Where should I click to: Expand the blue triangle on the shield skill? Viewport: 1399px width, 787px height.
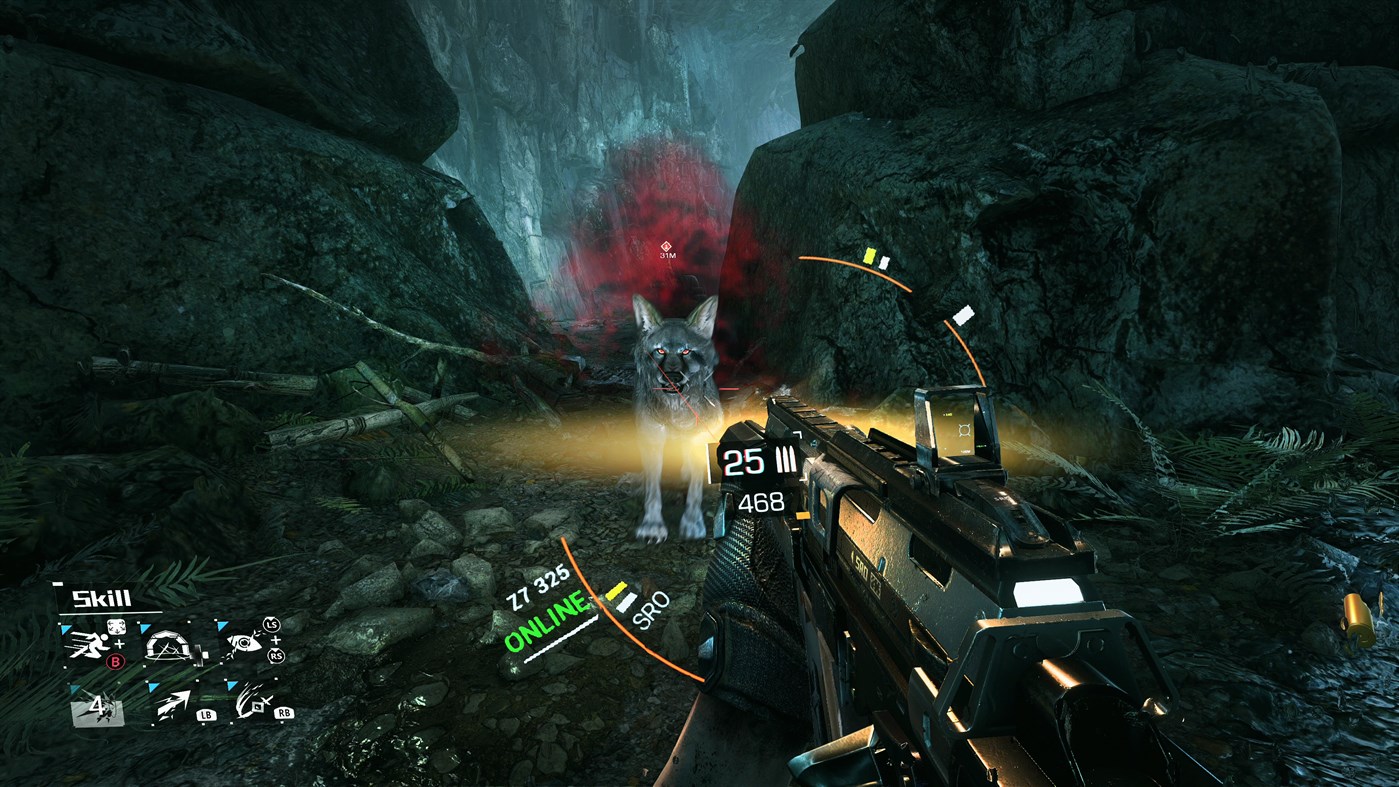(x=144, y=626)
